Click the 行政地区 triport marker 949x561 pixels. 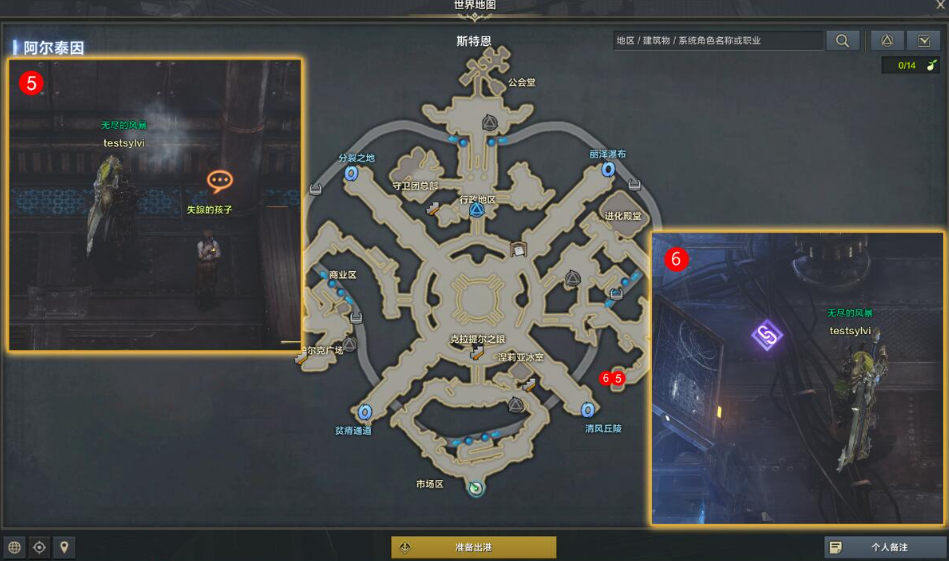(x=477, y=211)
